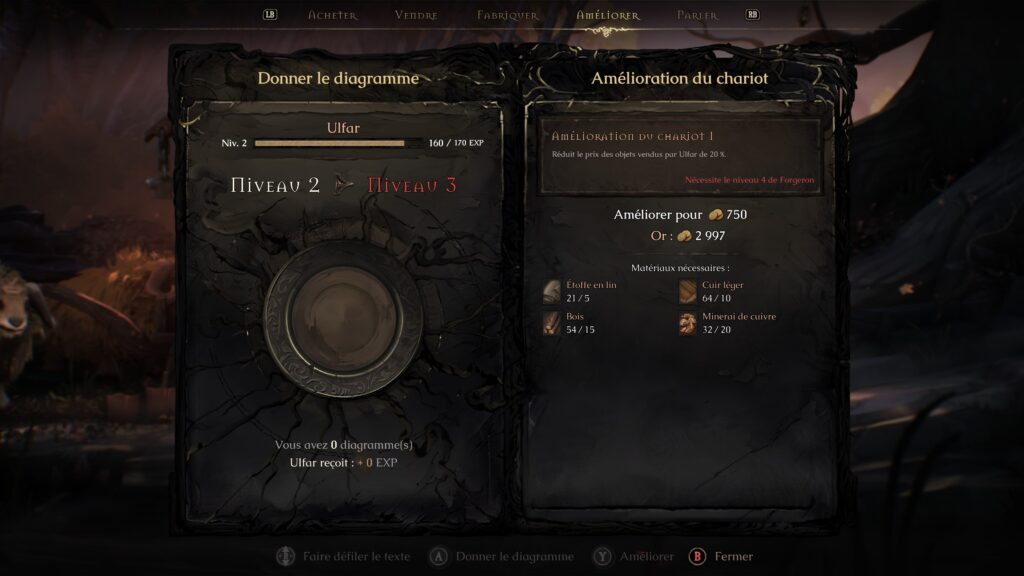The width and height of the screenshot is (1024, 576).
Task: Click the Minerai de cuivre material icon
Action: pyautogui.click(x=688, y=323)
